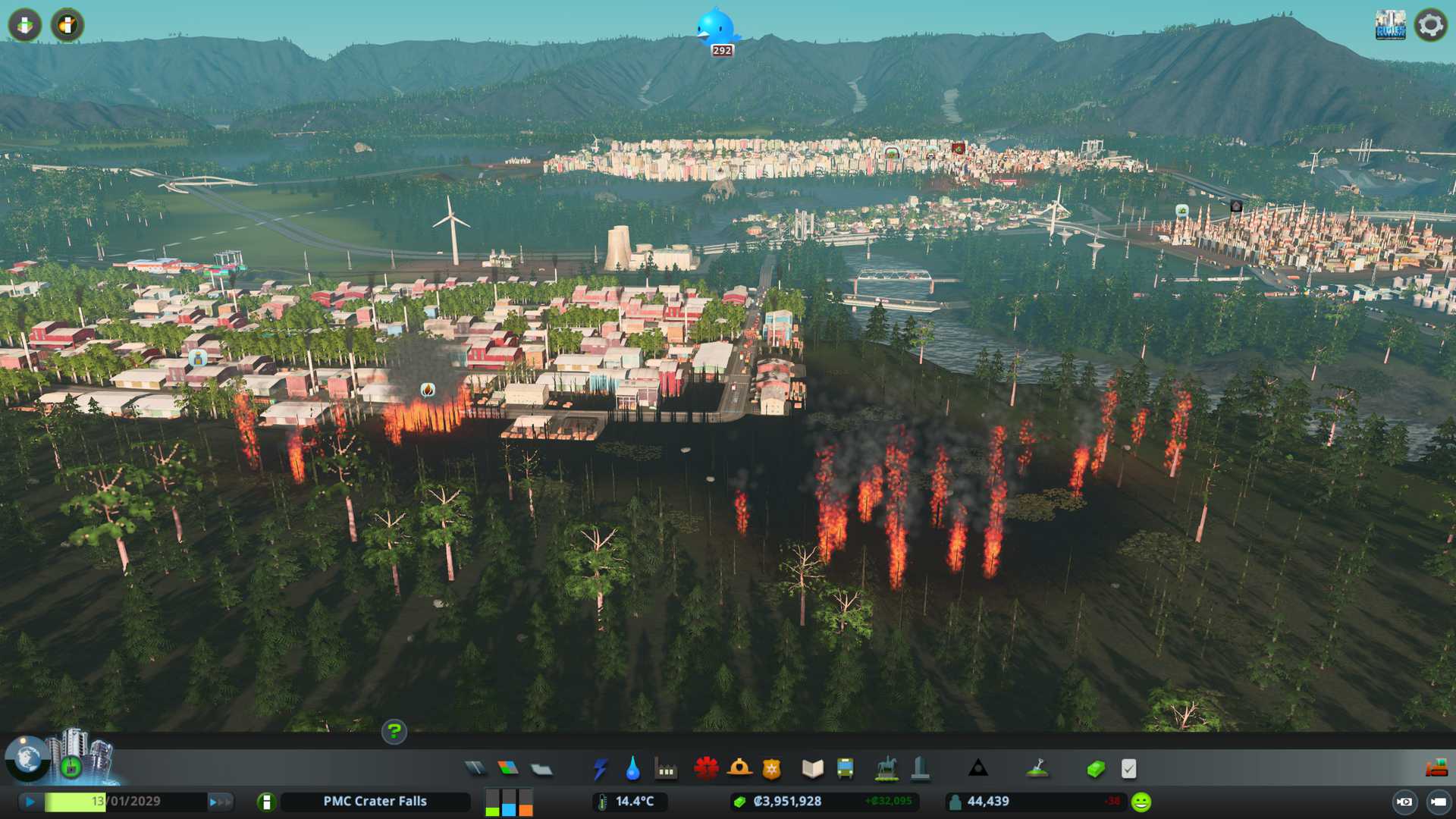Open the districts tool
Image resolution: width=1456 pixels, height=819 pixels.
click(x=541, y=770)
